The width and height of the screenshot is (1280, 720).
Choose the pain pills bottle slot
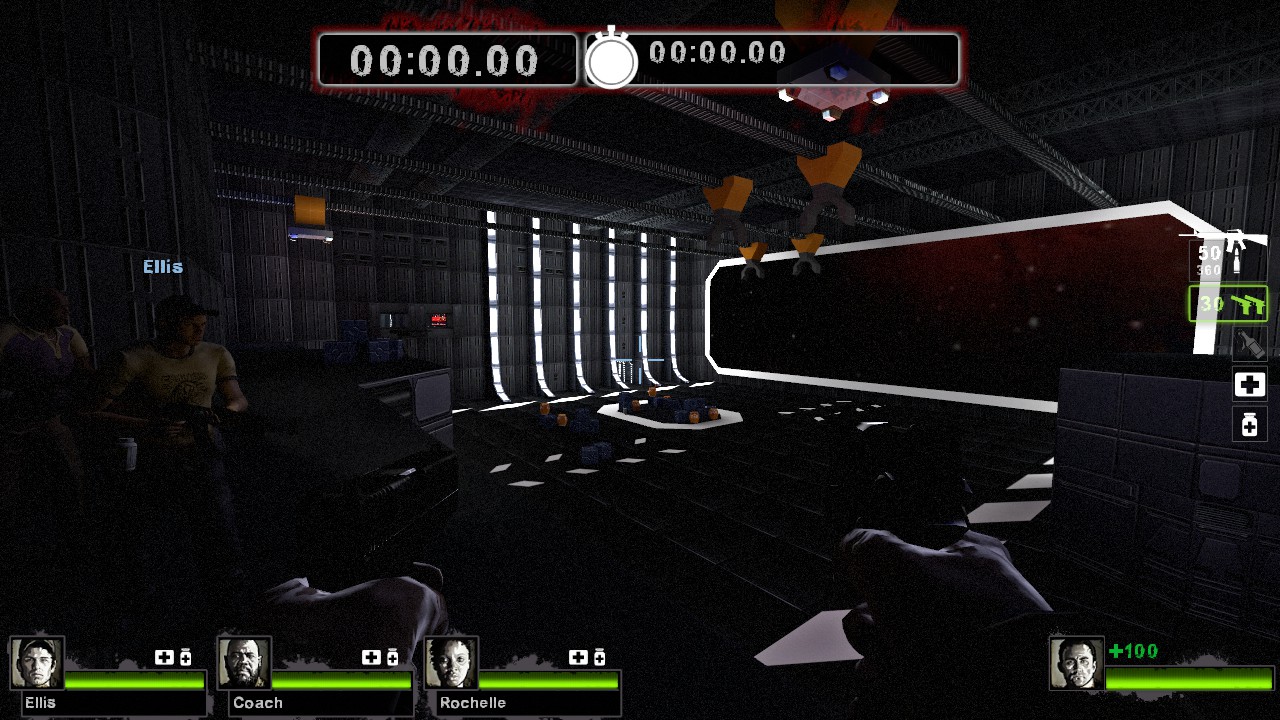tap(1249, 425)
